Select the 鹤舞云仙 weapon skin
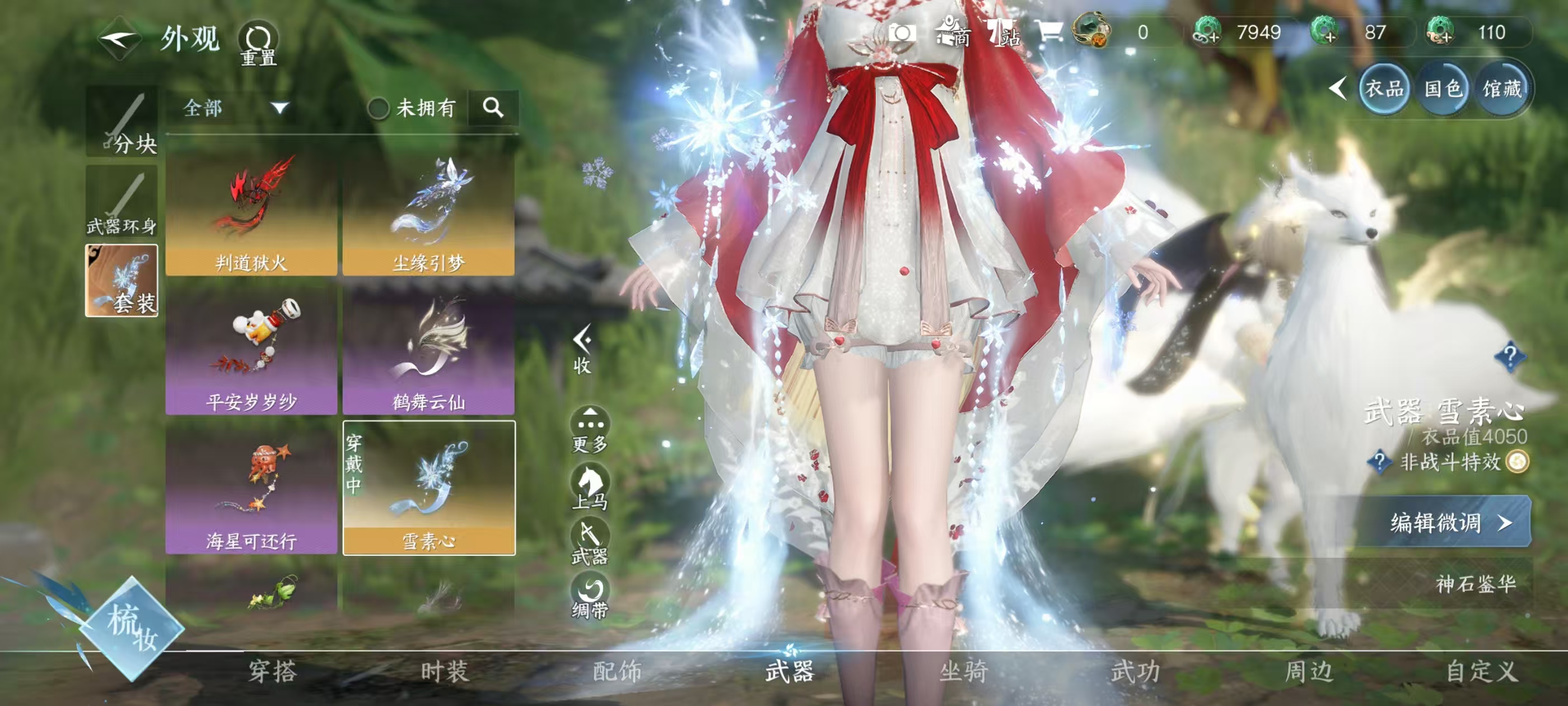This screenshot has height=706, width=1568. click(428, 352)
